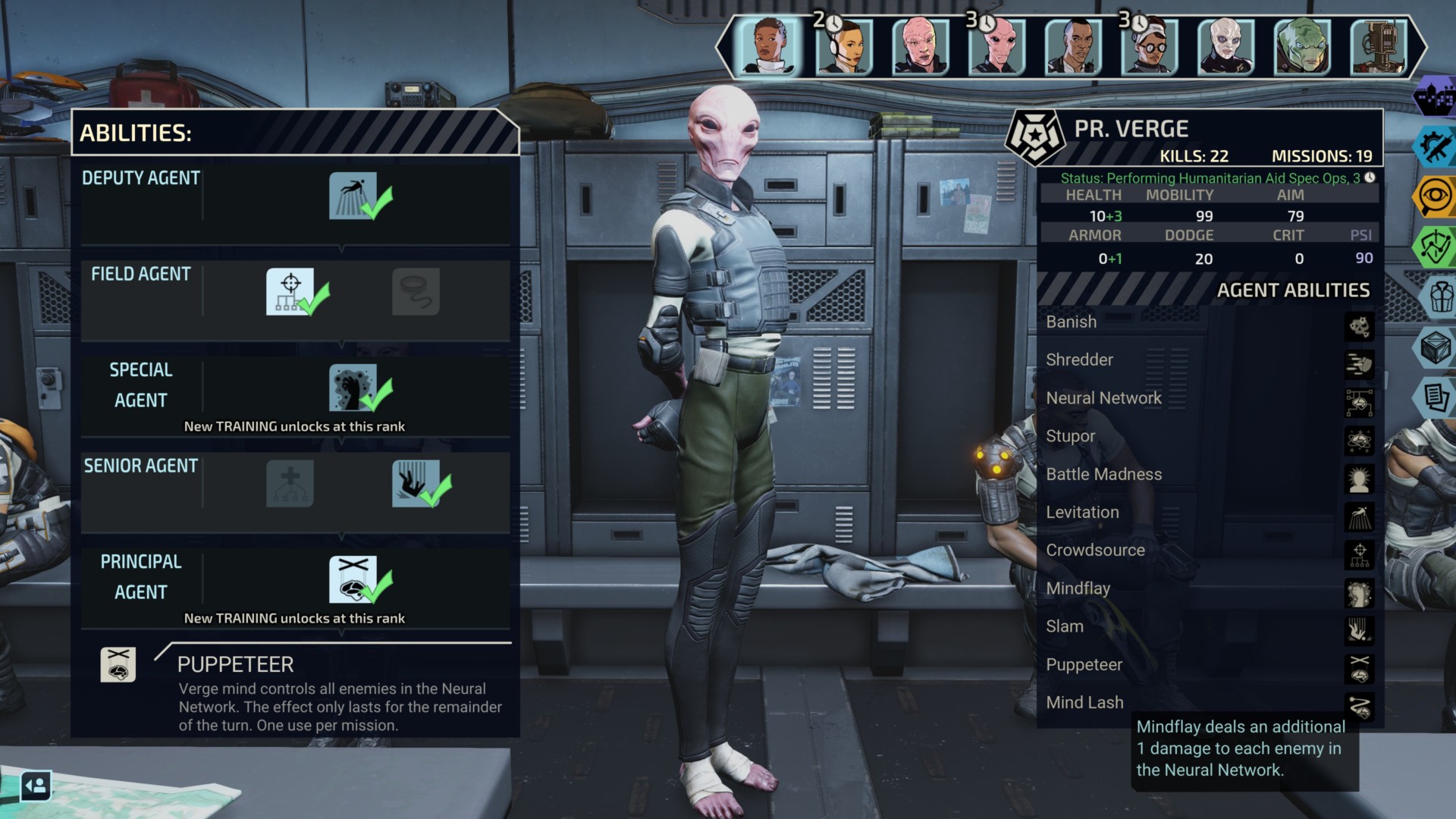Choose the Crowdsource ability icon in Field Agent row
The image size is (1456, 819).
point(290,292)
